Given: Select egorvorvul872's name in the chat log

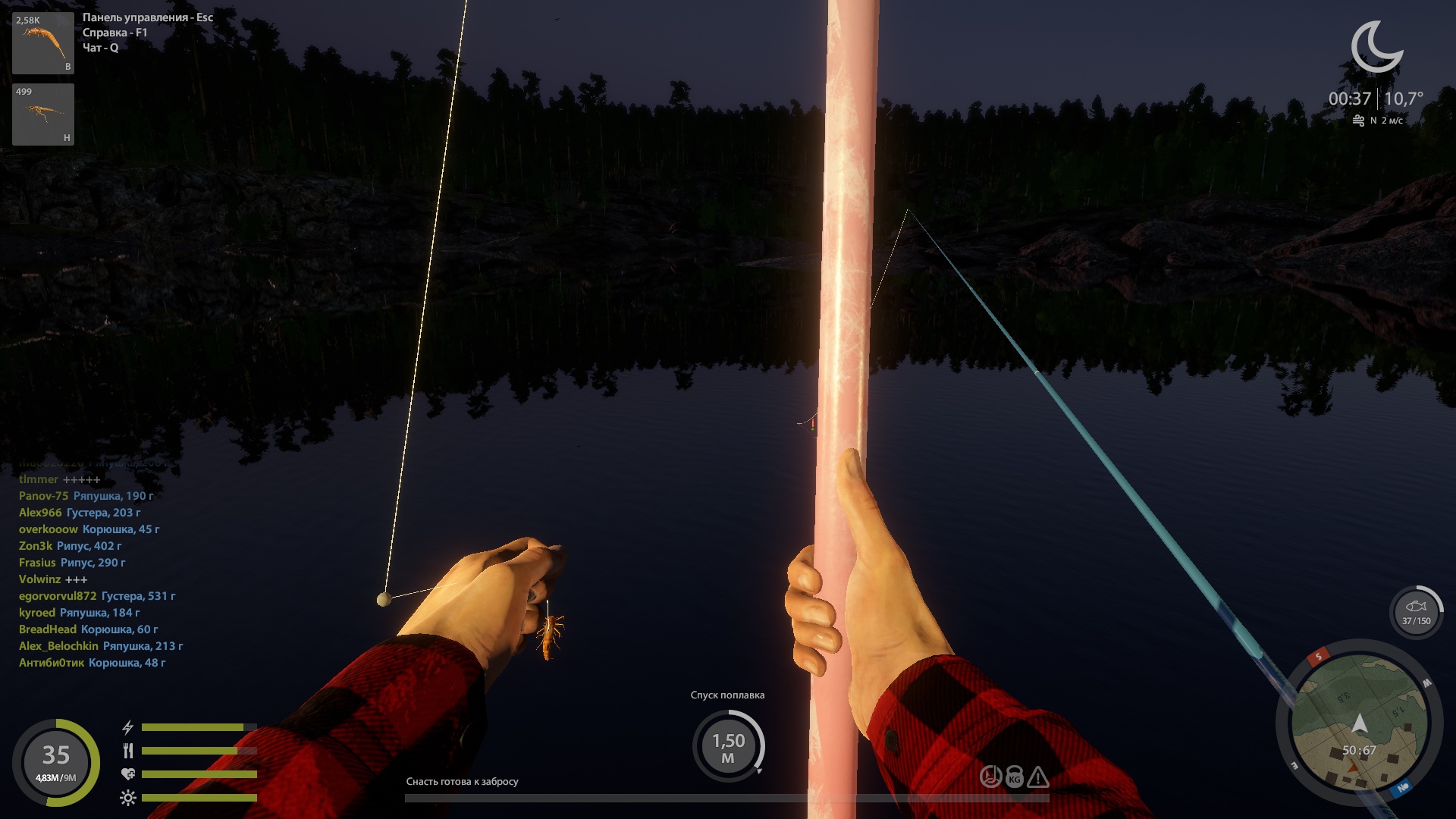Looking at the screenshot, I should [x=58, y=596].
